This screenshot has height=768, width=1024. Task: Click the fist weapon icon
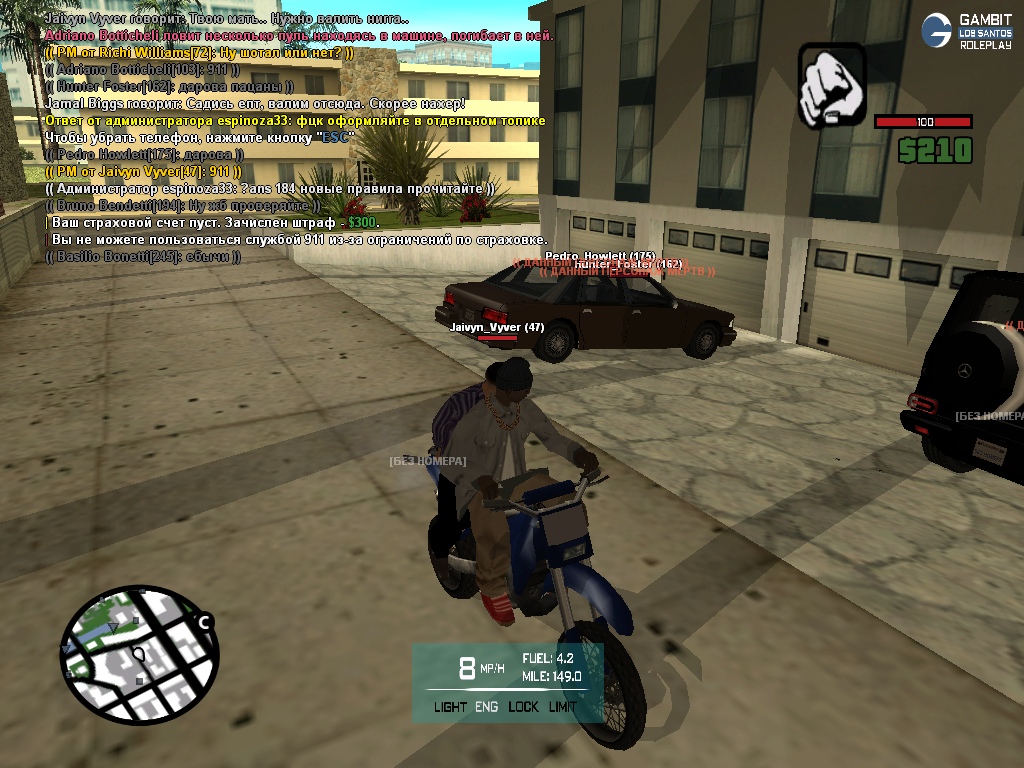pos(832,85)
